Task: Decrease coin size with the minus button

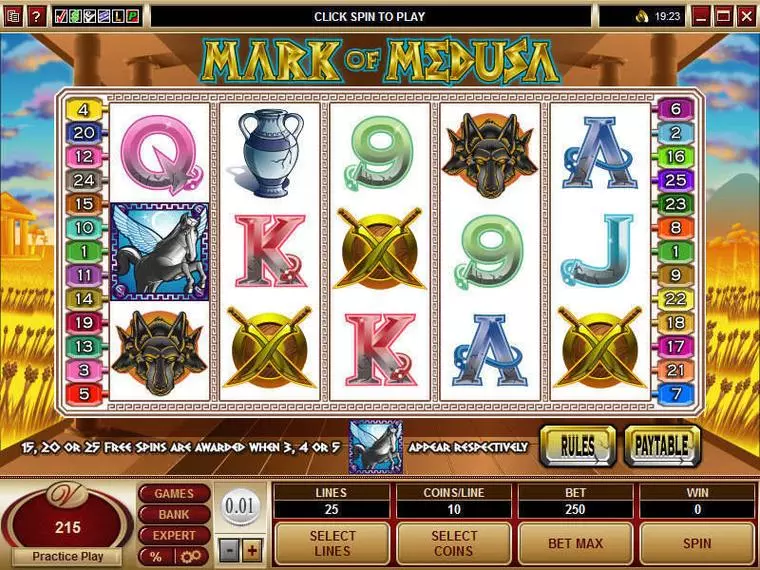Action: pyautogui.click(x=230, y=550)
